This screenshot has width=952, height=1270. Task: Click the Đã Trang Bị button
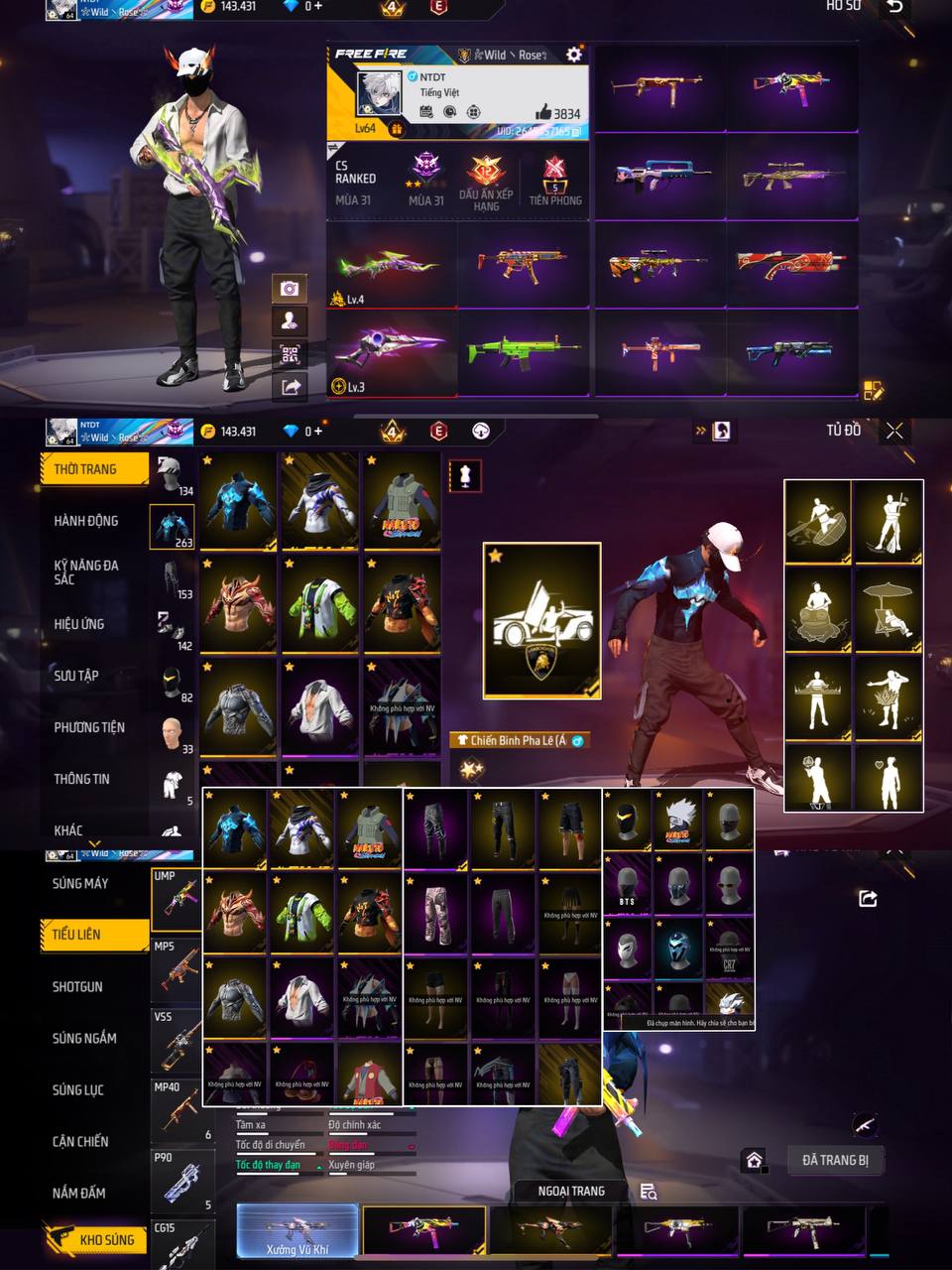pyautogui.click(x=835, y=1160)
